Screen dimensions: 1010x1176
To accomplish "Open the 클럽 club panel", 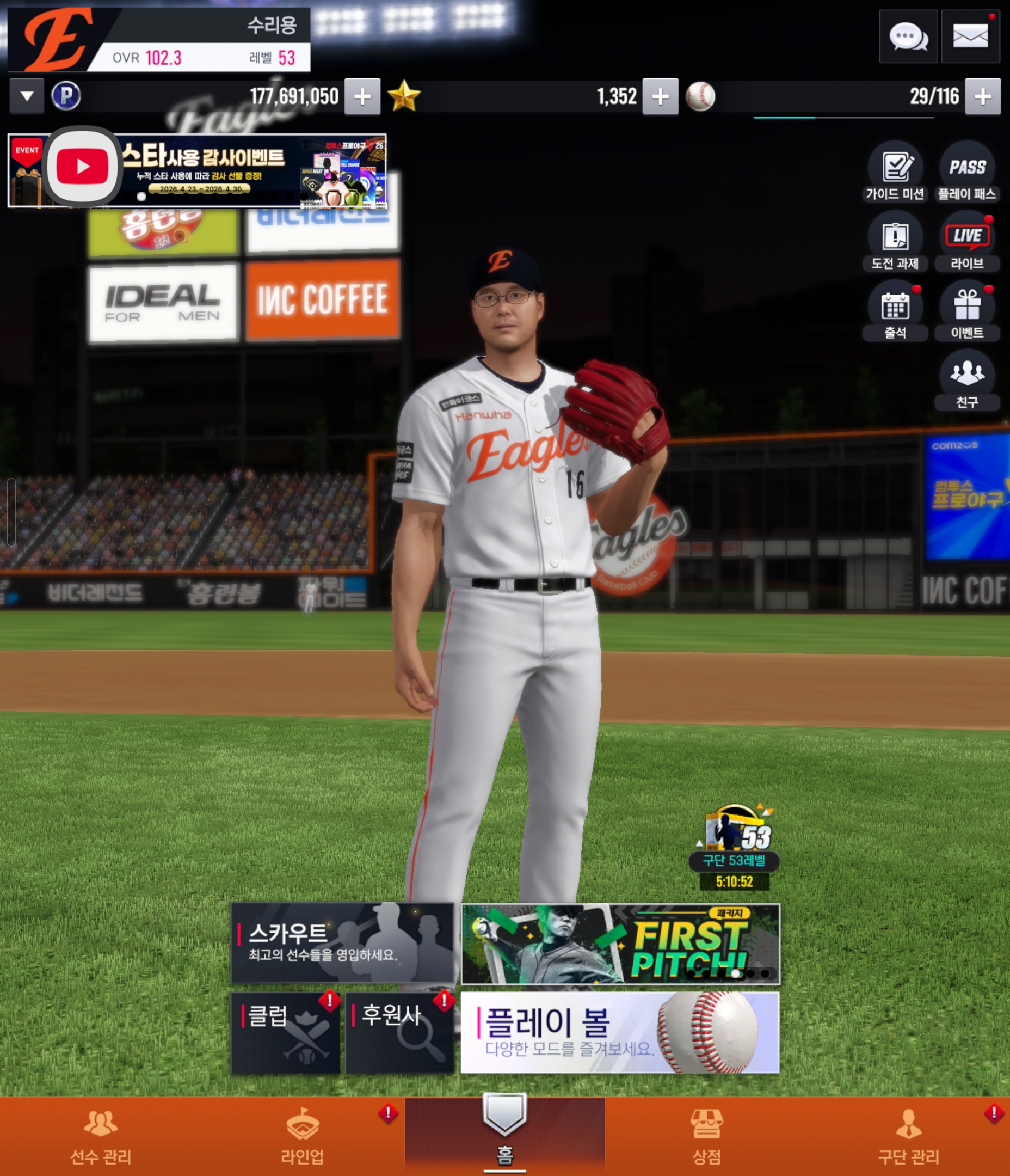I will pos(285,1032).
